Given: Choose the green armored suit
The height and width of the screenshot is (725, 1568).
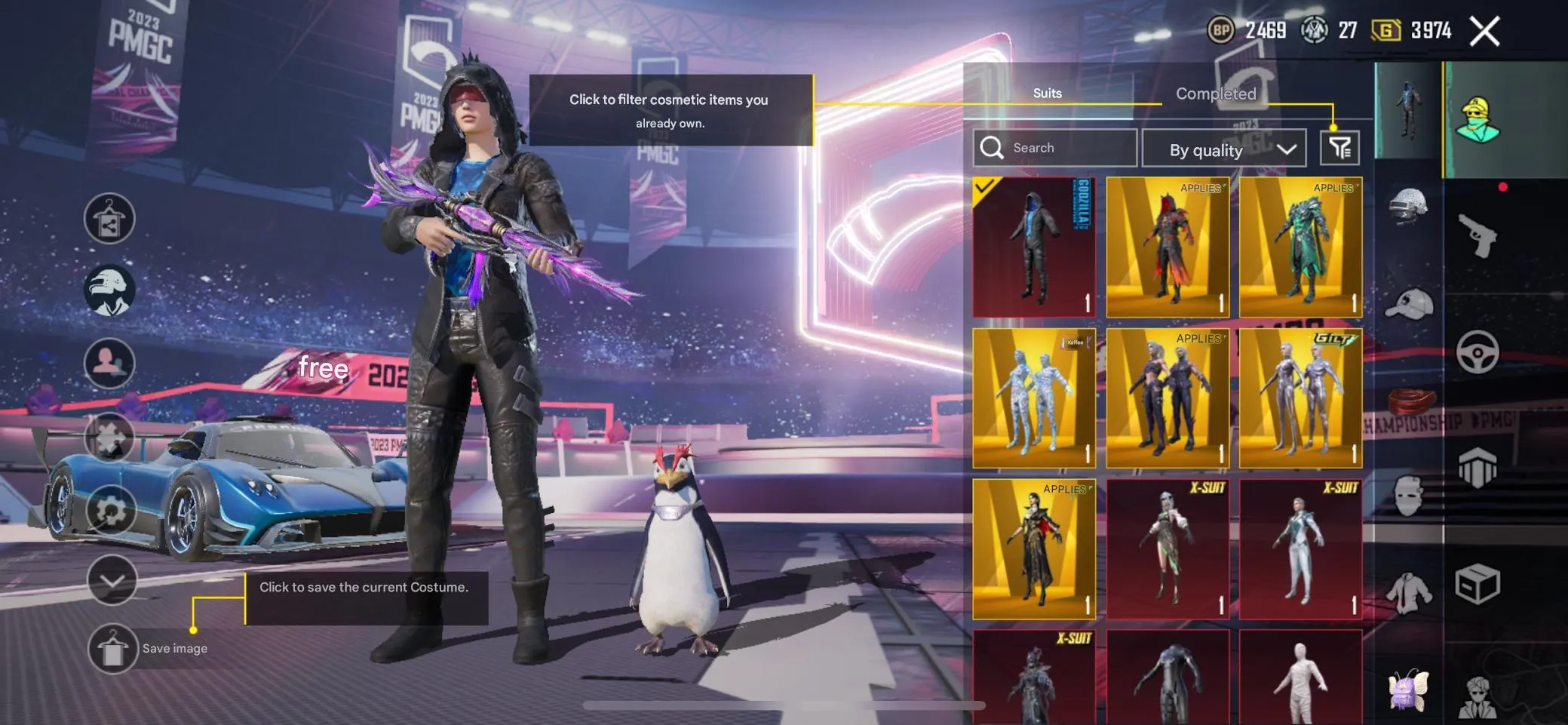Looking at the screenshot, I should coord(1300,247).
